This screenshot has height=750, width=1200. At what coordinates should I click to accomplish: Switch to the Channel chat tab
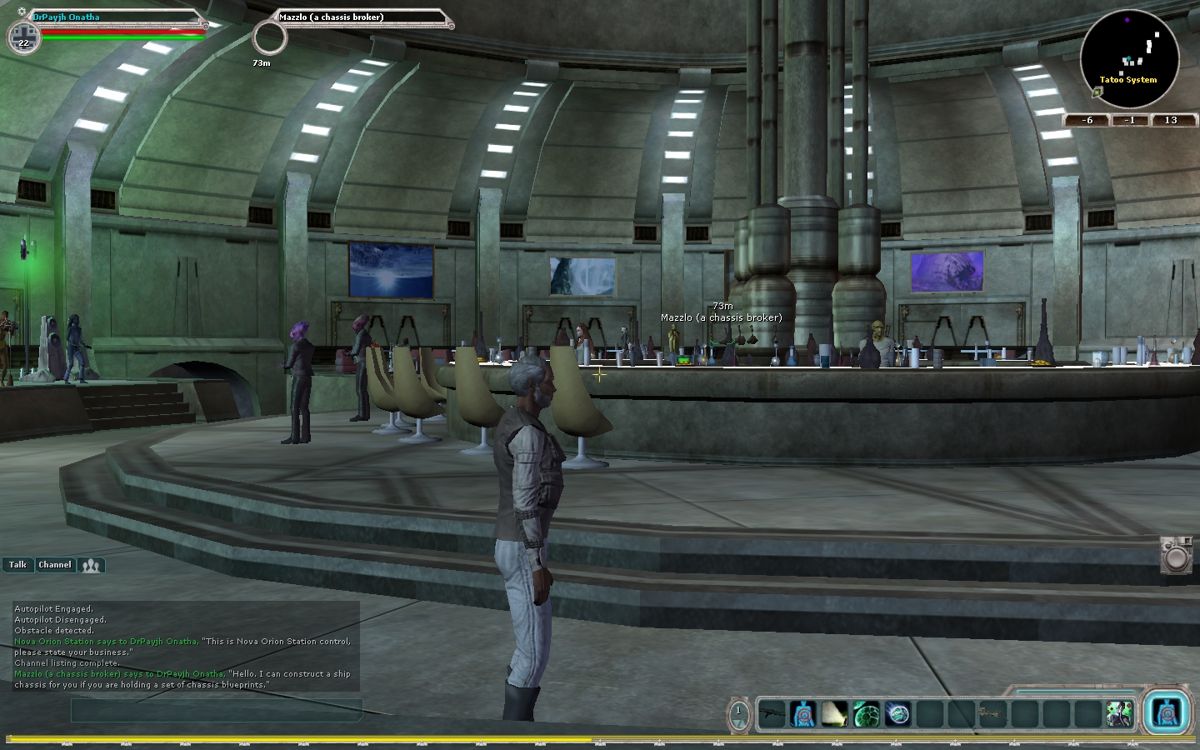point(55,565)
